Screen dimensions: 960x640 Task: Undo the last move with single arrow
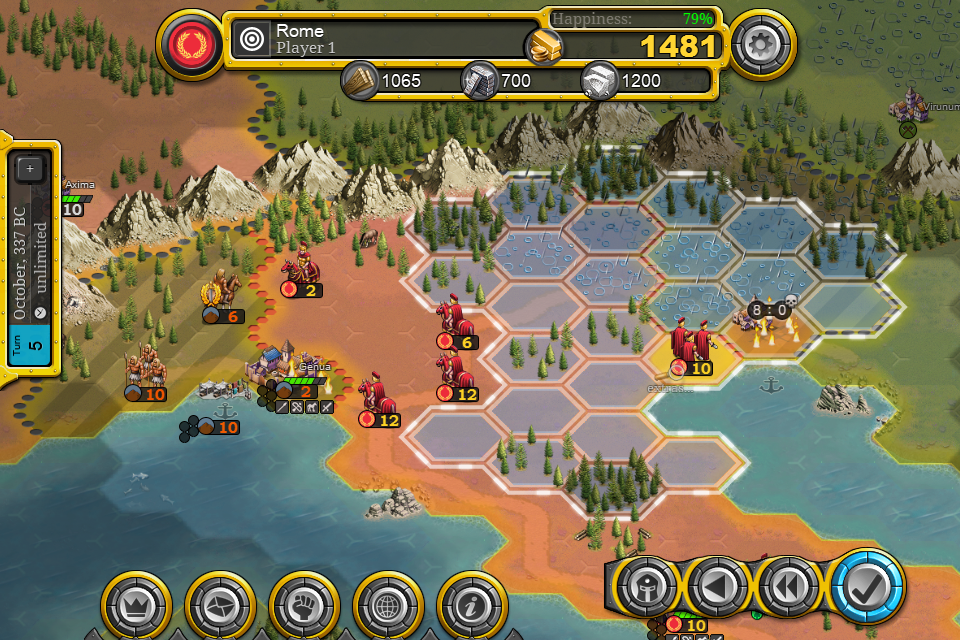pos(718,587)
